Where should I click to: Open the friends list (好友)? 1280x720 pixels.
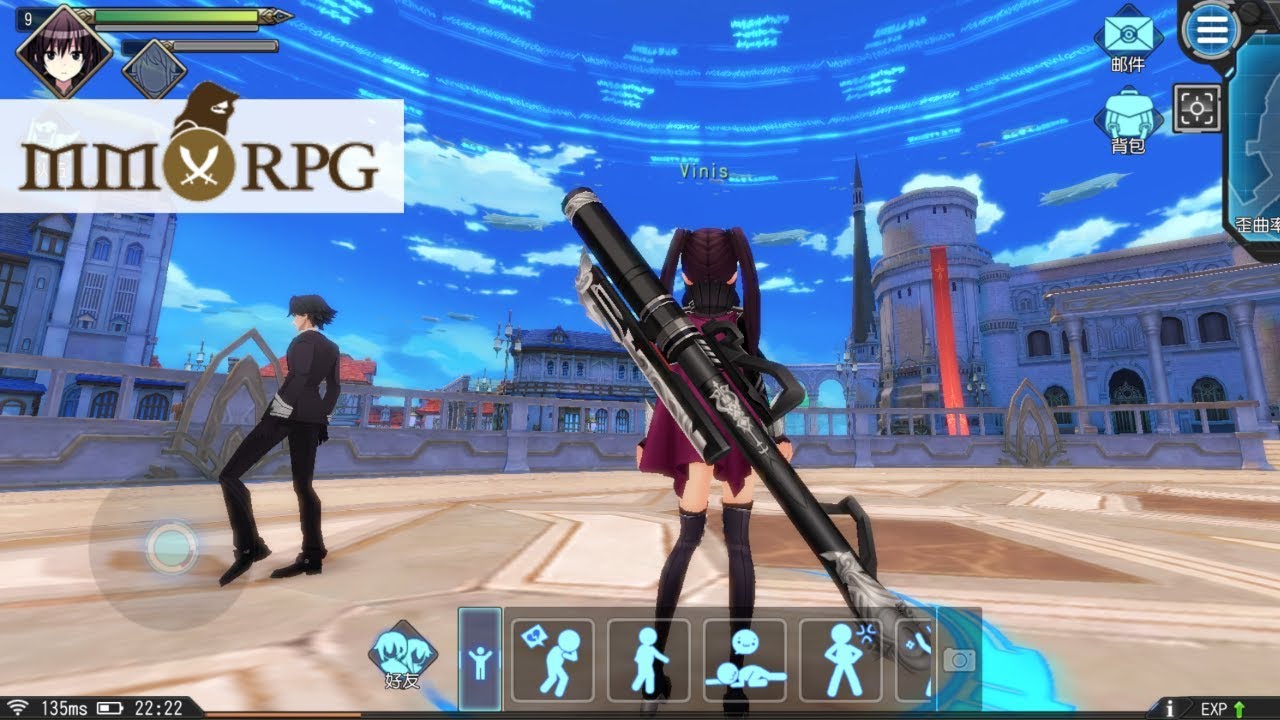pos(402,654)
